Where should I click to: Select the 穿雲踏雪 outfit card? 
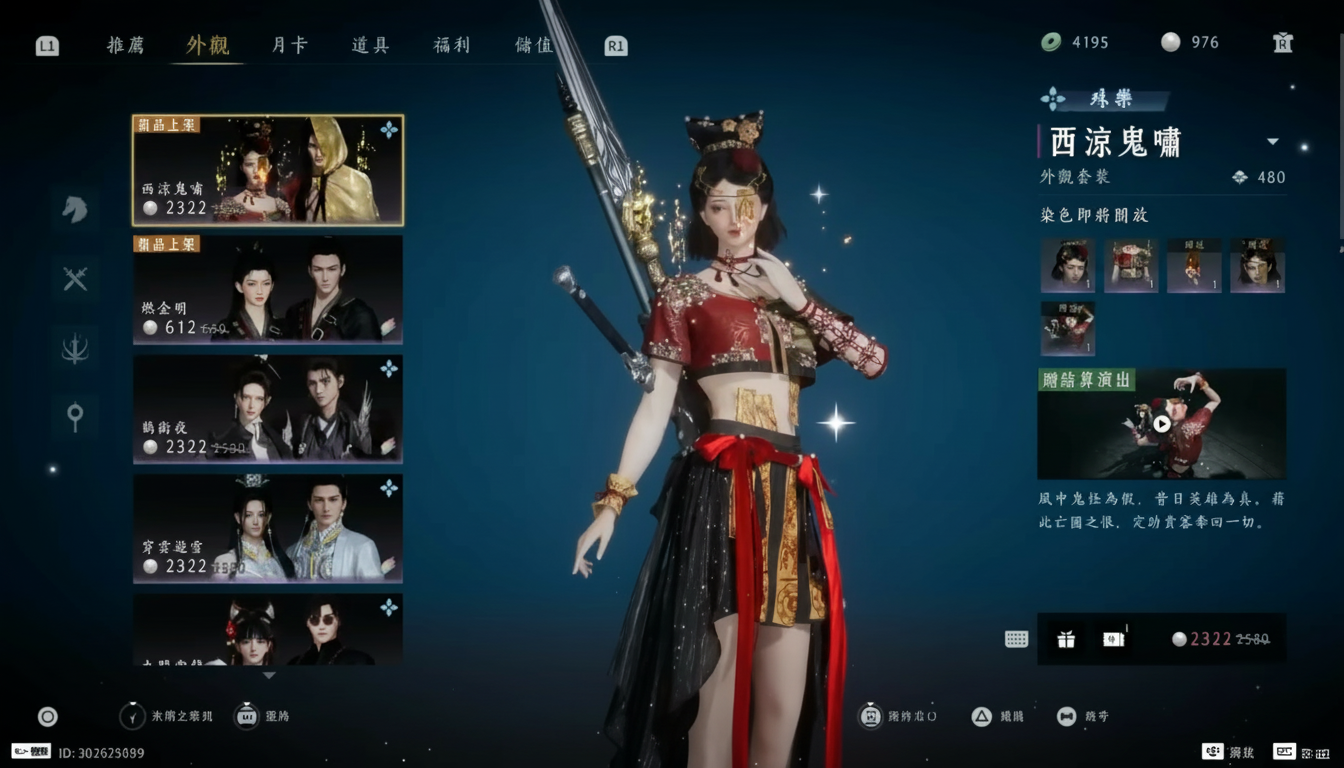coord(268,528)
